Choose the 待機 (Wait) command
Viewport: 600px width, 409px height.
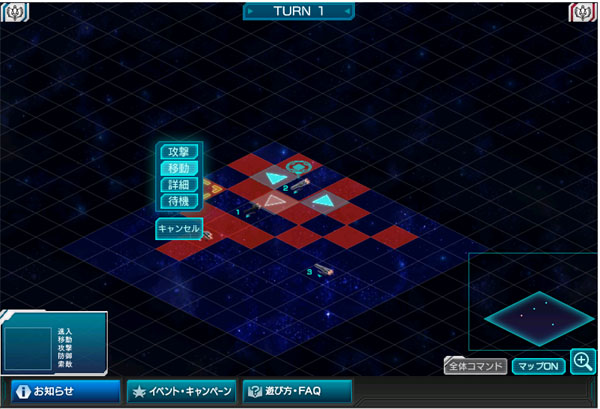tap(178, 201)
